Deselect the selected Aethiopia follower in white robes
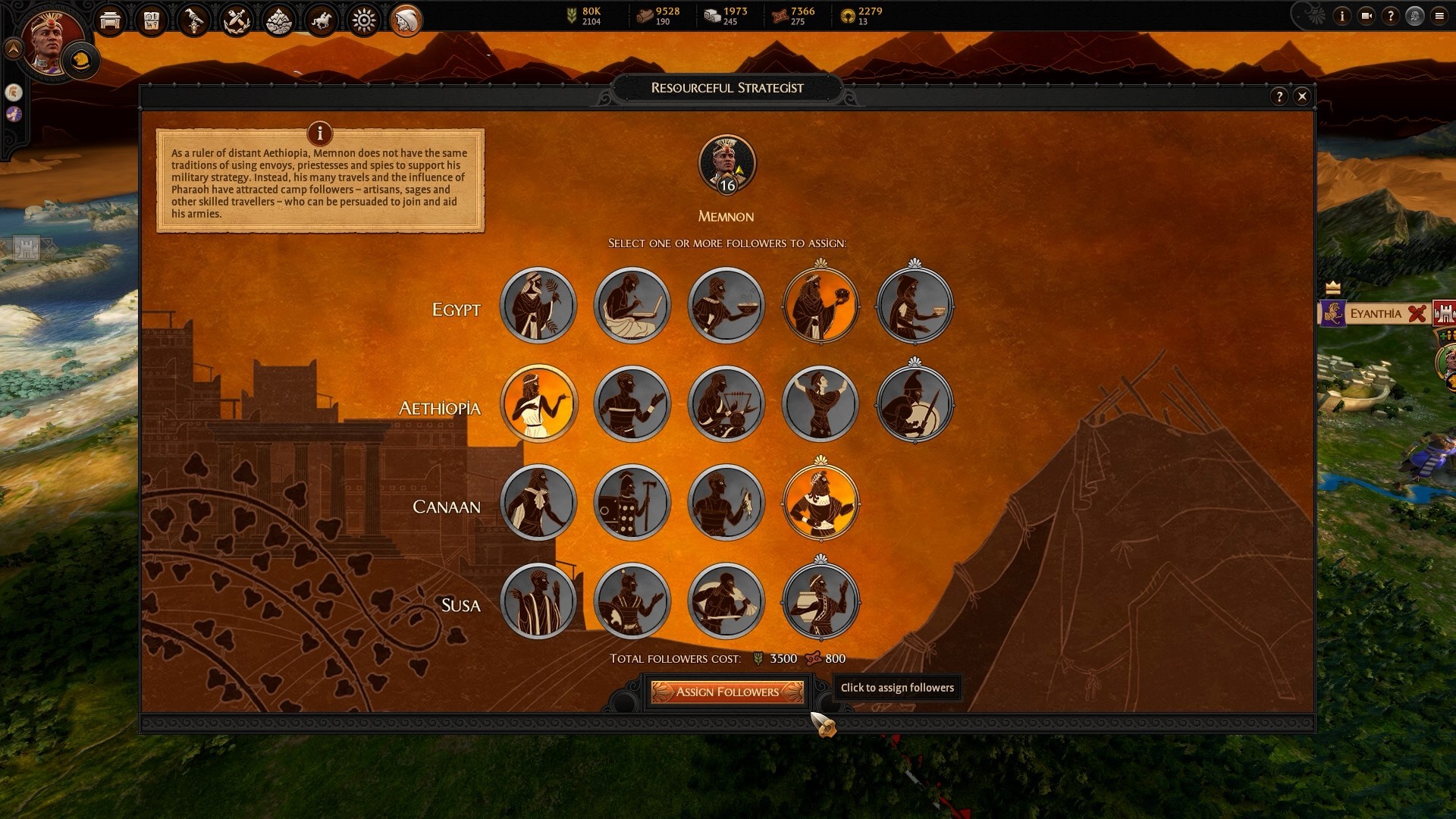The image size is (1456, 819). 538,403
